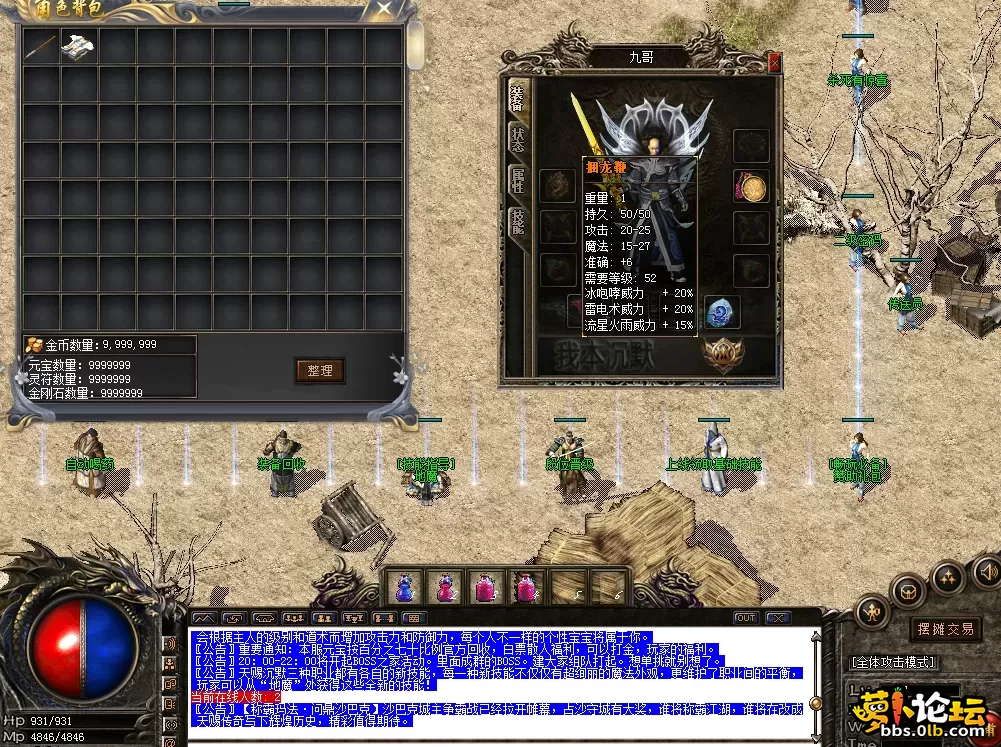The height and width of the screenshot is (747, 1001).
Task: Click the OUT button above the chat
Action: coord(745,618)
